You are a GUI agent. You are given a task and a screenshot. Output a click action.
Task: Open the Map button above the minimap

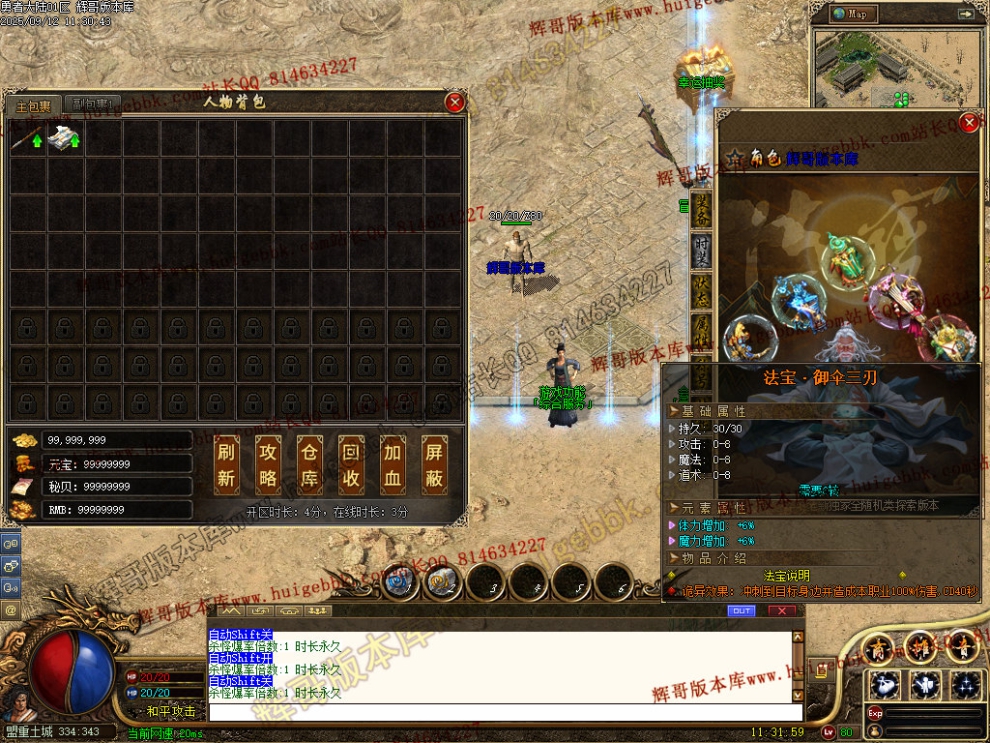(856, 14)
